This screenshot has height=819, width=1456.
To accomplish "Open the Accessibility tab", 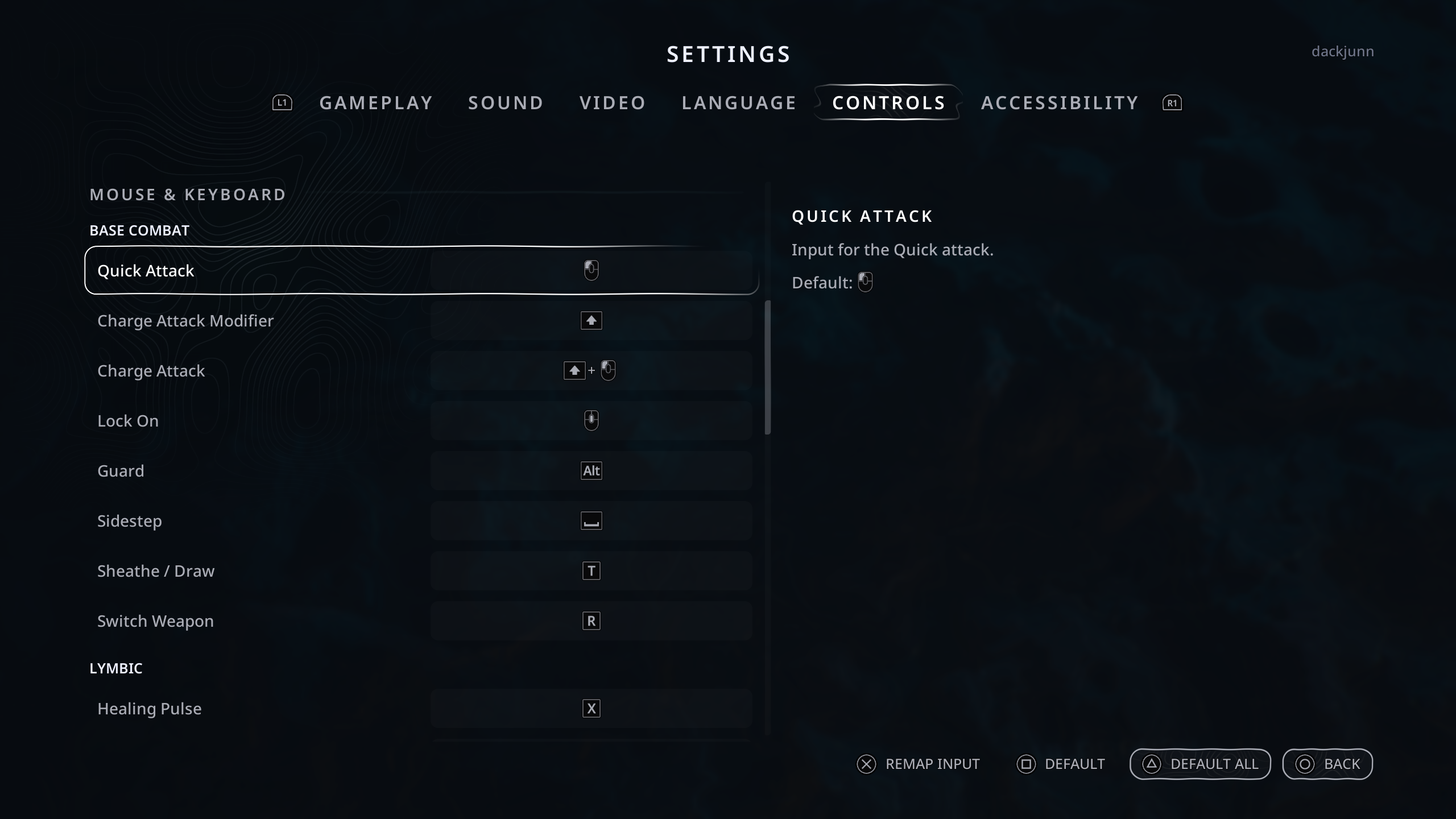I will click(x=1060, y=103).
